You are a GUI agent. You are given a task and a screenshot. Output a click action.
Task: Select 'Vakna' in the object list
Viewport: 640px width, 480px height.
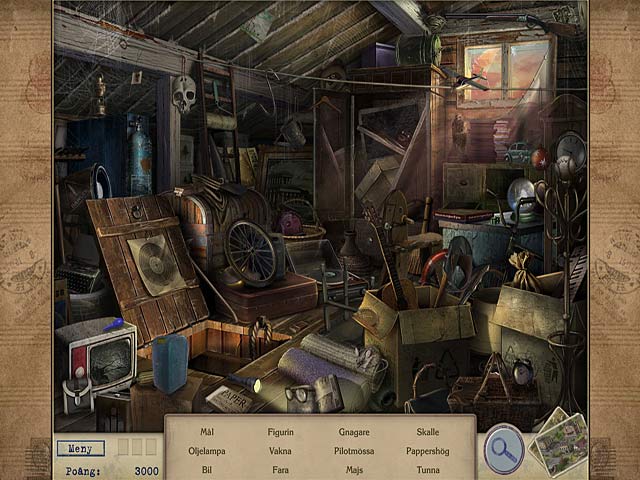[x=281, y=451]
